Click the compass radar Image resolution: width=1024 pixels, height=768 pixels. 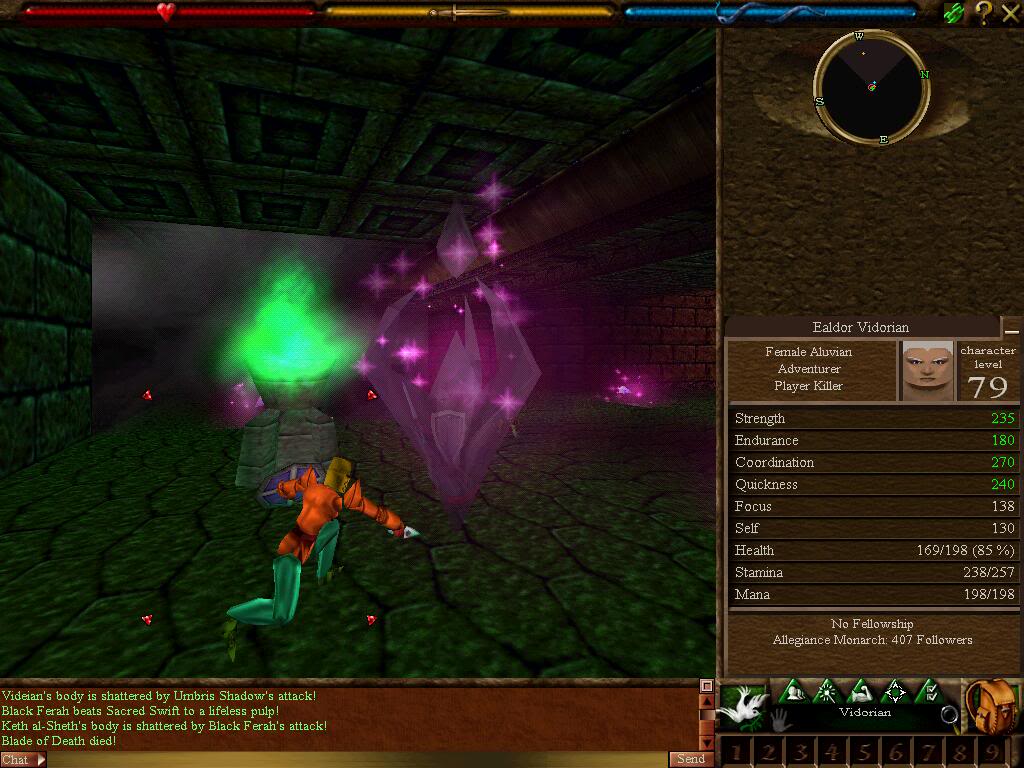click(872, 87)
